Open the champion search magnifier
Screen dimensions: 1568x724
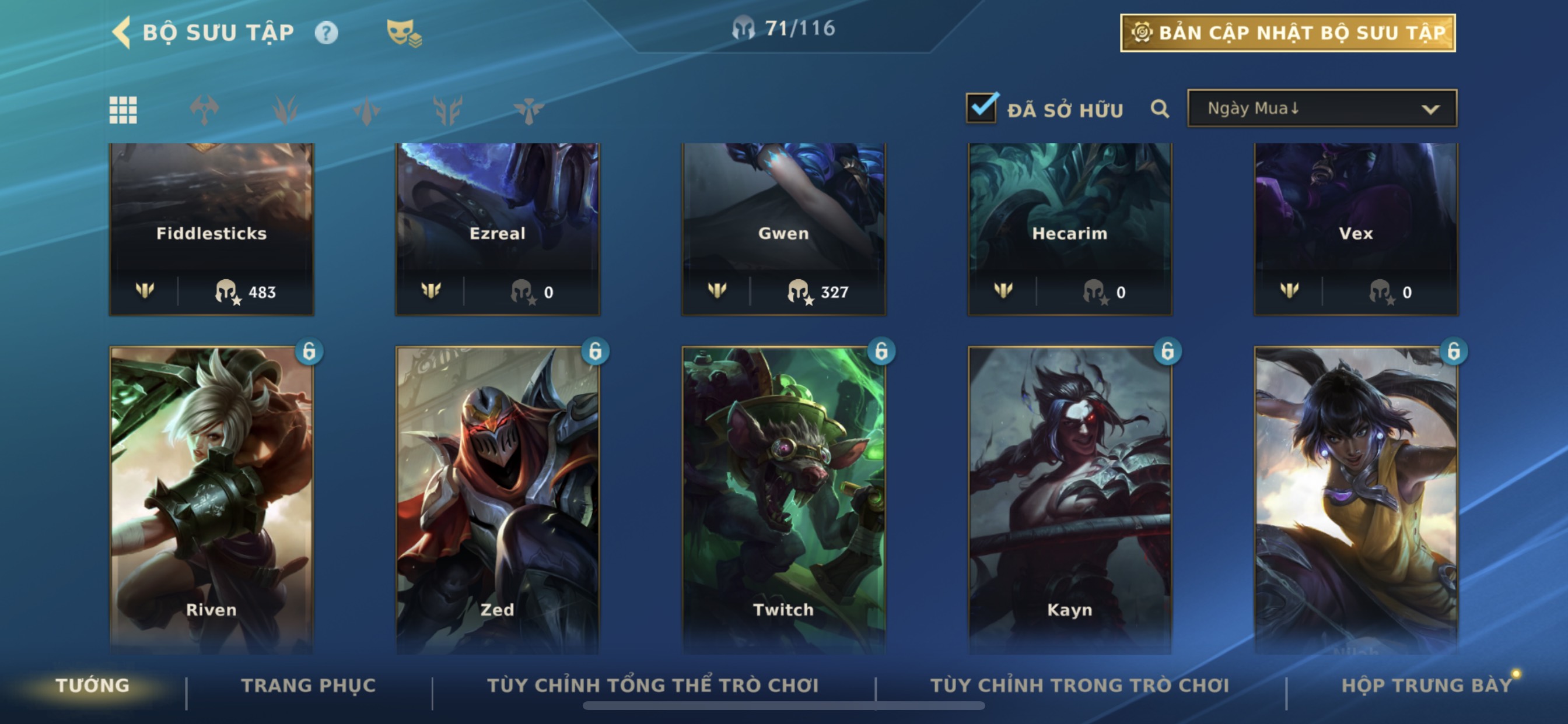[x=1160, y=110]
